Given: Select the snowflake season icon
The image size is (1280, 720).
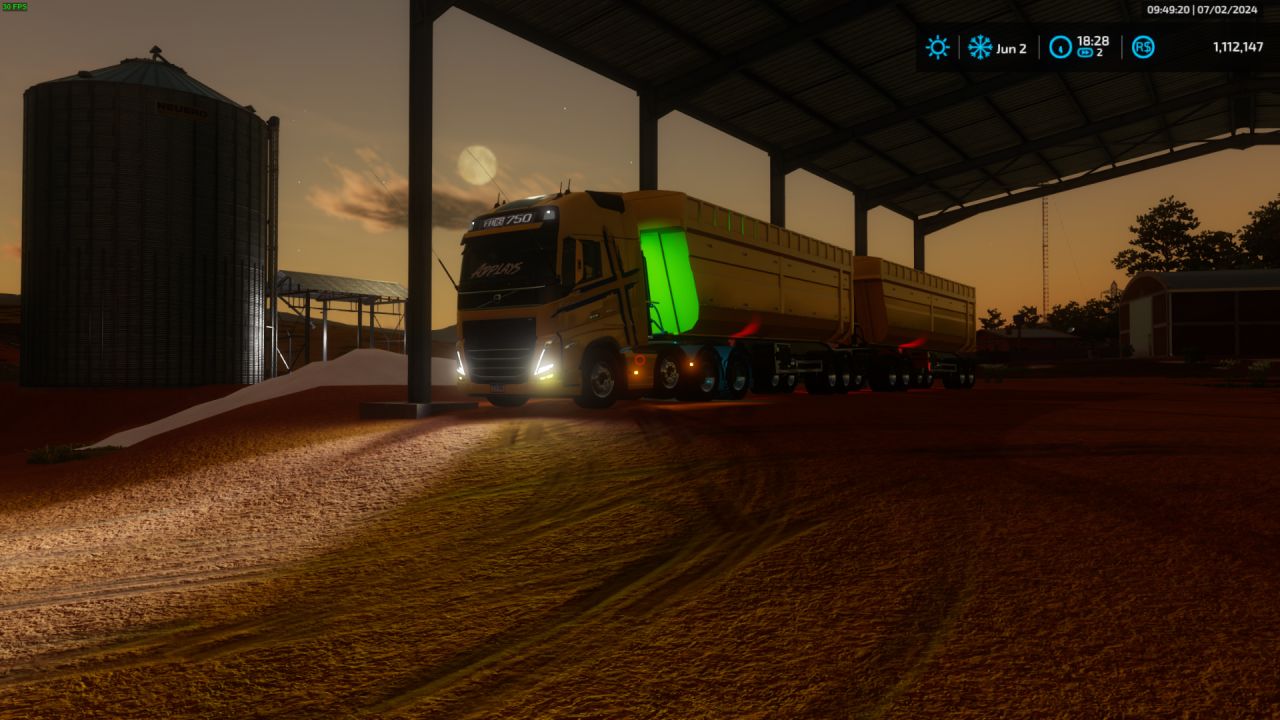Looking at the screenshot, I should tap(980, 47).
